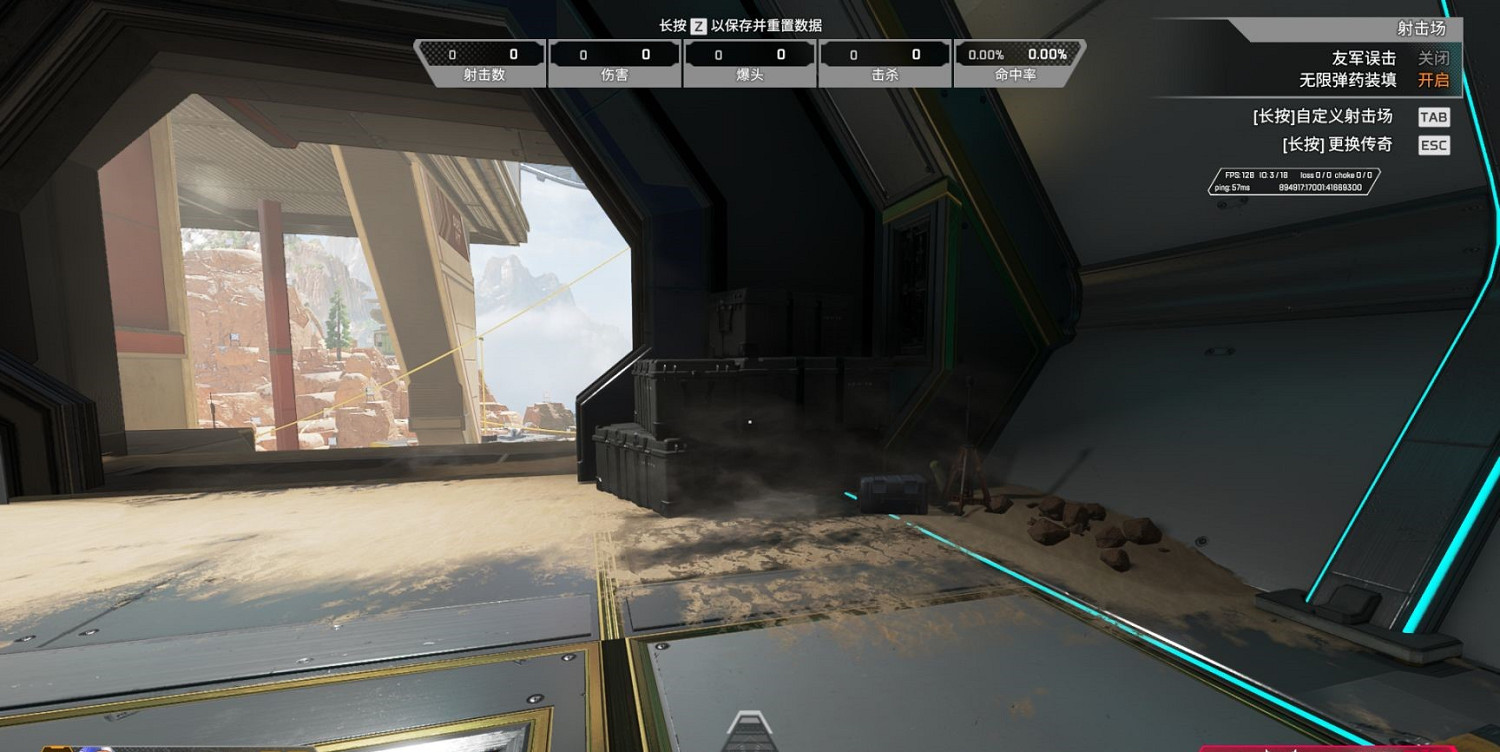
Task: Expand the ESC change legend option
Action: [x=1433, y=145]
